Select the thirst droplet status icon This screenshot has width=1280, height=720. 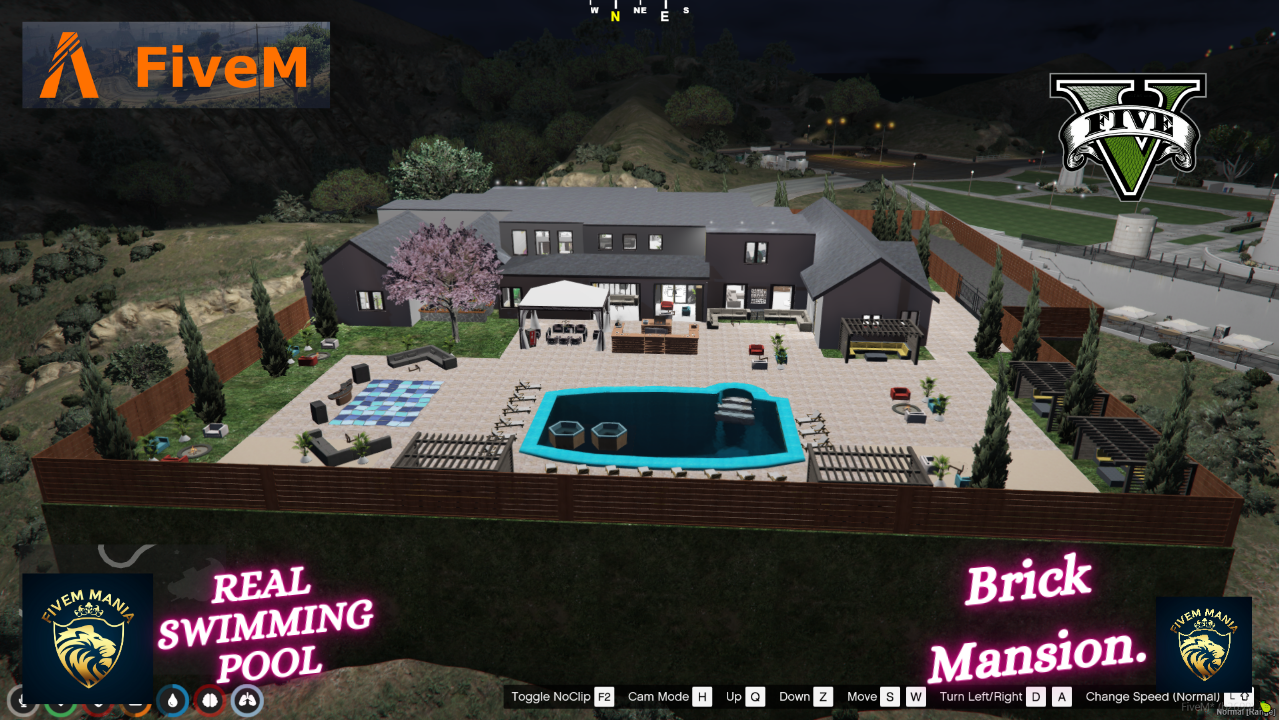172,702
